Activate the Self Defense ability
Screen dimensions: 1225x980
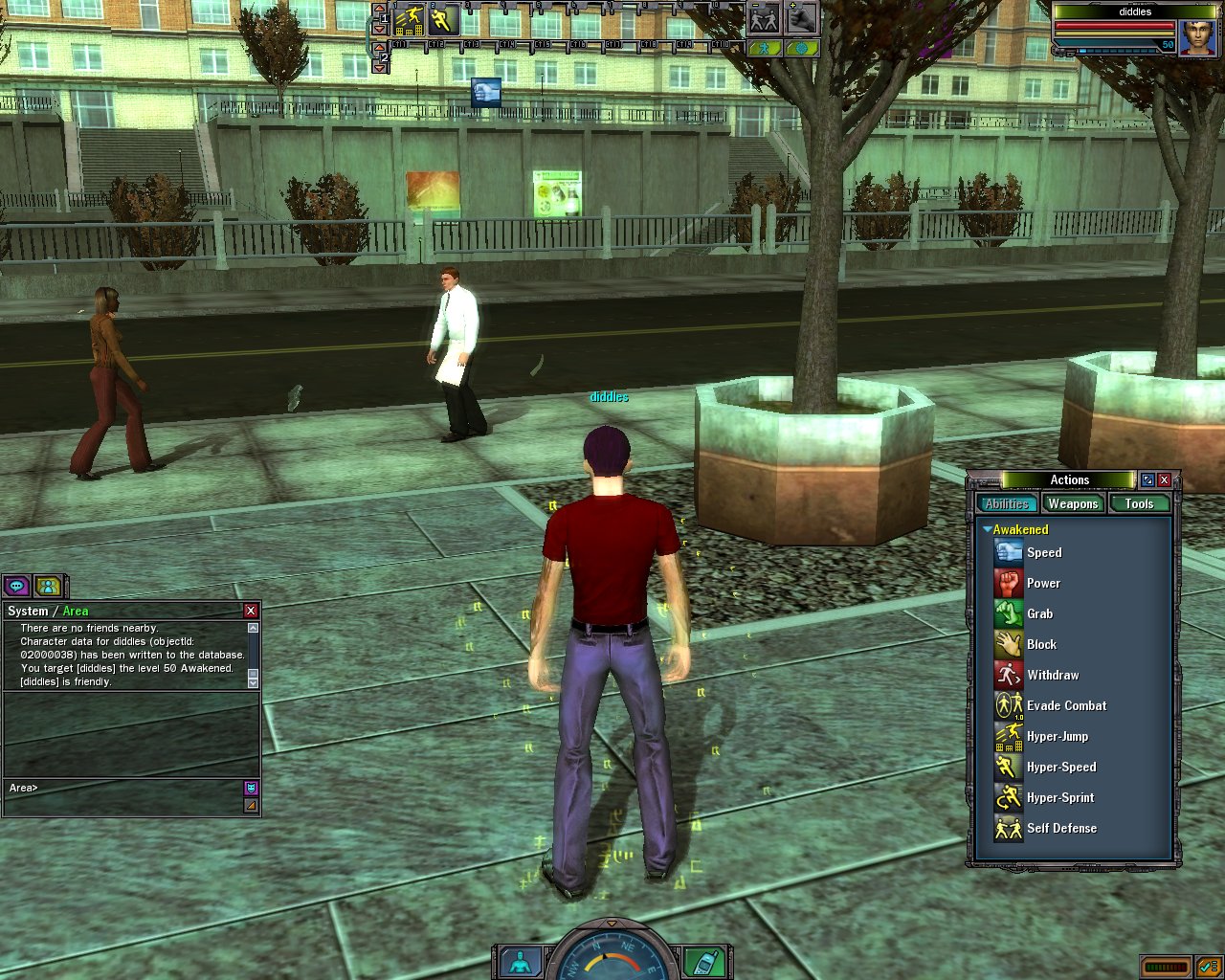pos(1060,828)
